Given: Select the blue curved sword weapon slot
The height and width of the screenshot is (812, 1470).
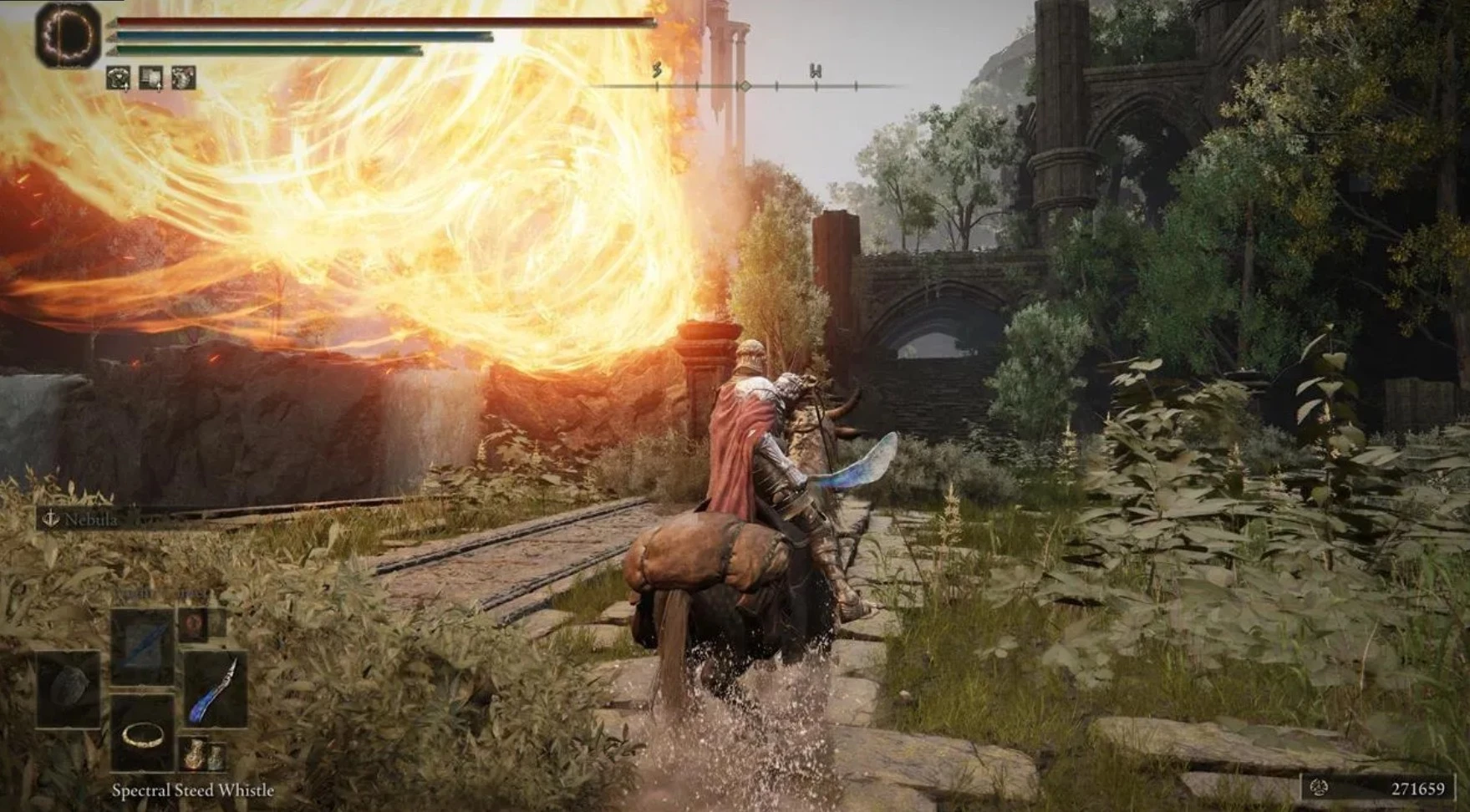Looking at the screenshot, I should click(x=215, y=690).
